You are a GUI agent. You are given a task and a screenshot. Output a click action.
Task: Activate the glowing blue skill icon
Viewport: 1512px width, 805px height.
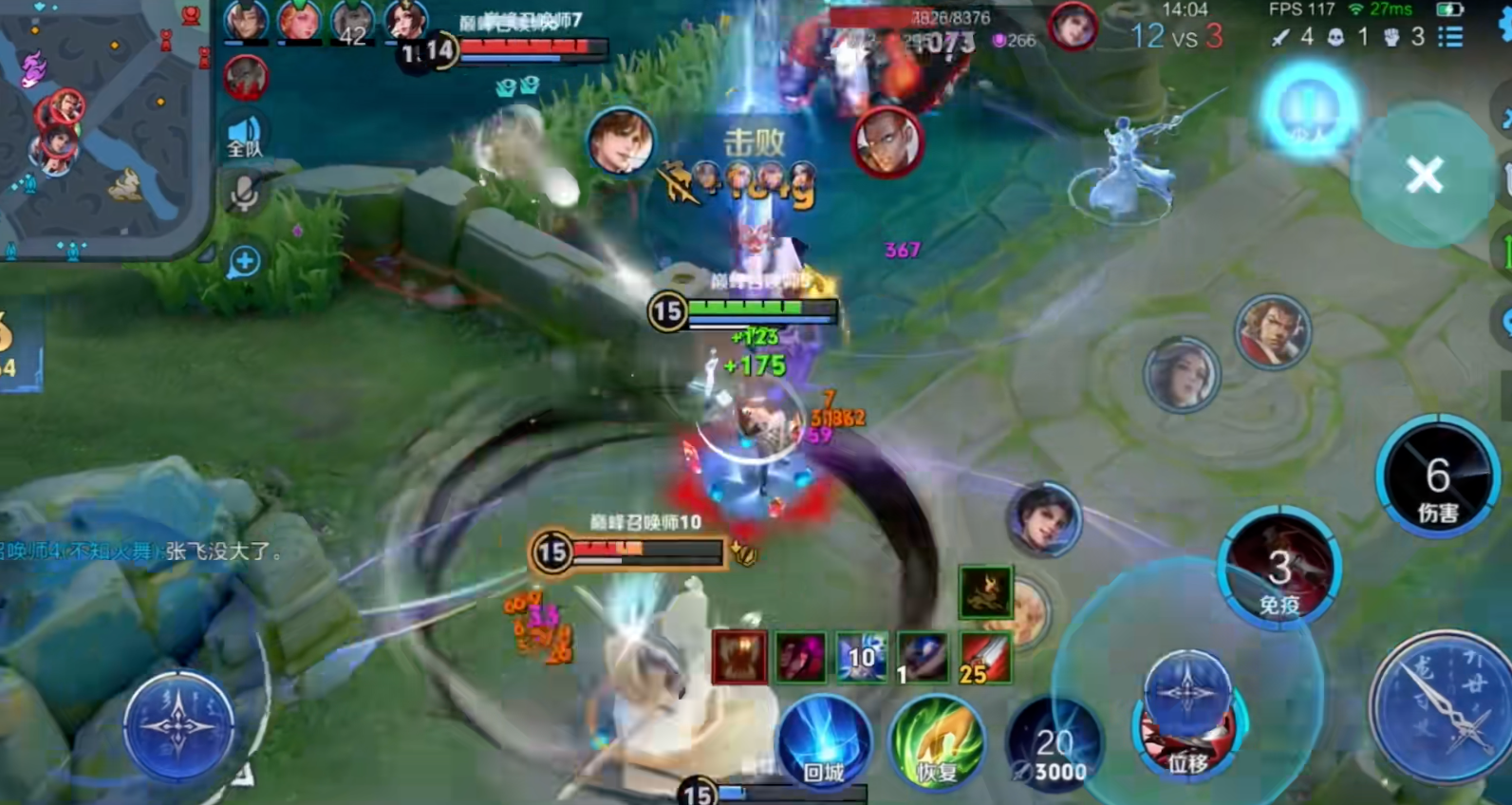(1310, 109)
